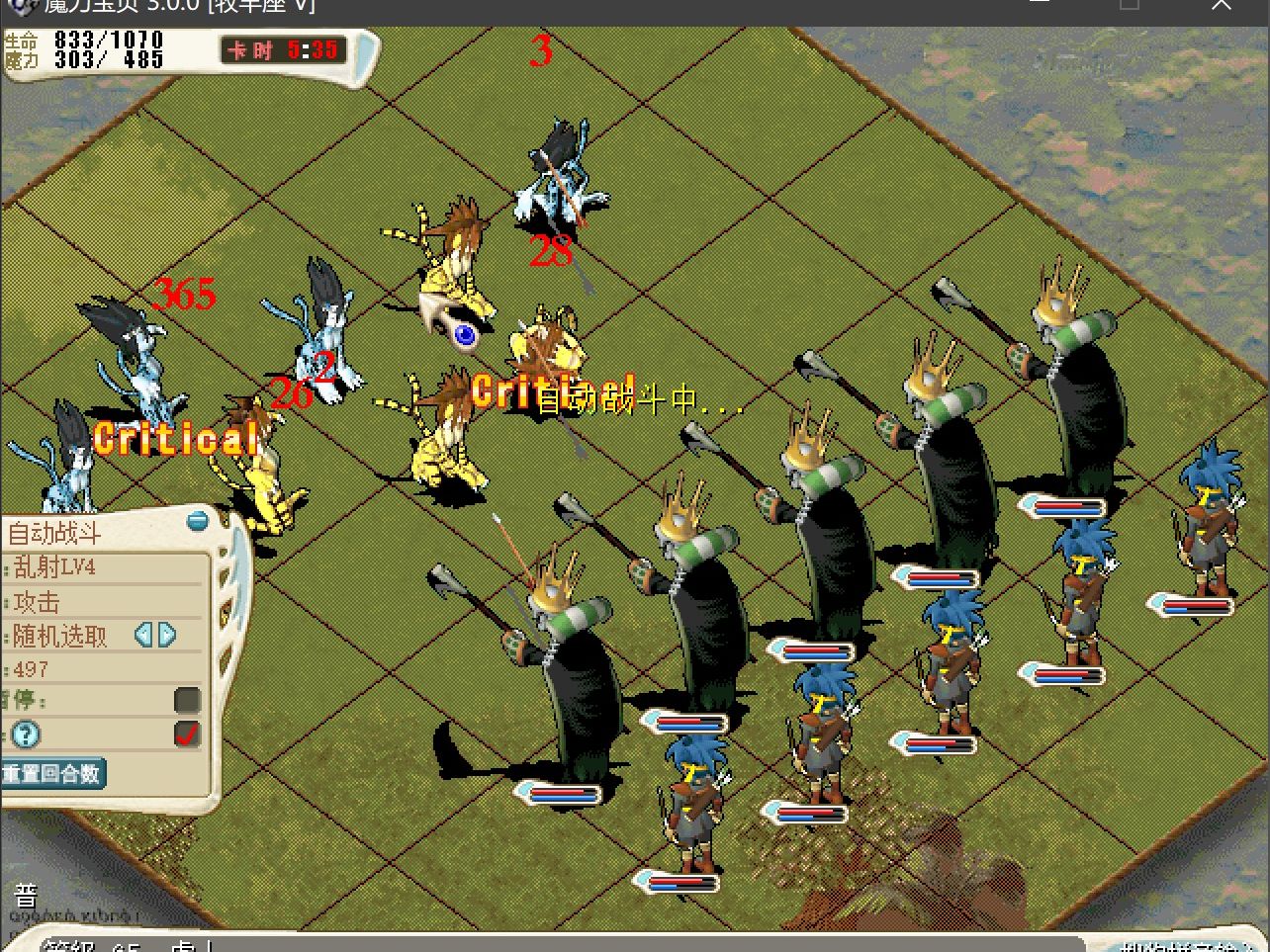This screenshot has width=1270, height=952.
Task: Minimize the 自动战斗 auto-battle panel
Action: pyautogui.click(x=198, y=520)
